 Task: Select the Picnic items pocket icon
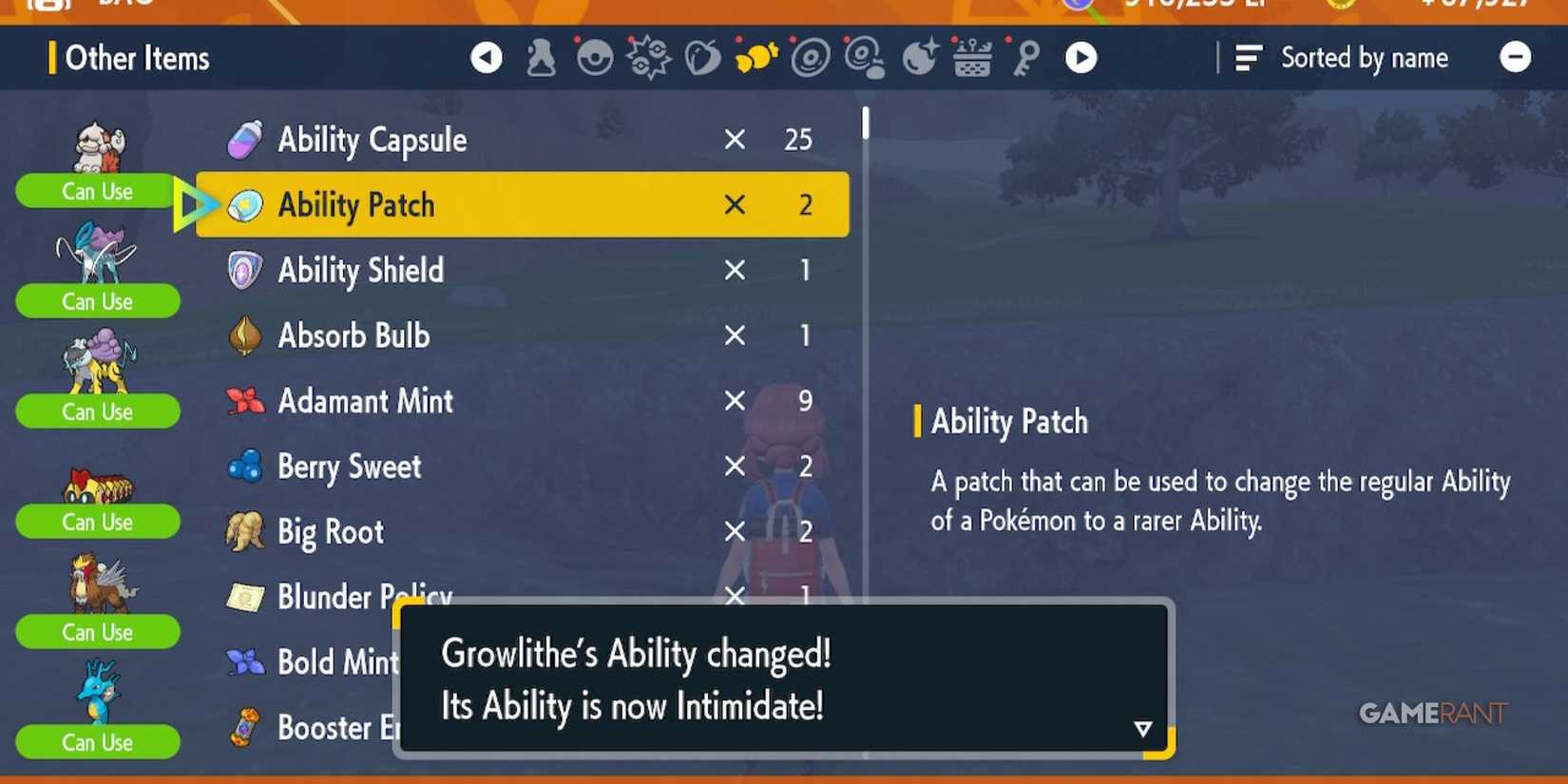coord(973,57)
